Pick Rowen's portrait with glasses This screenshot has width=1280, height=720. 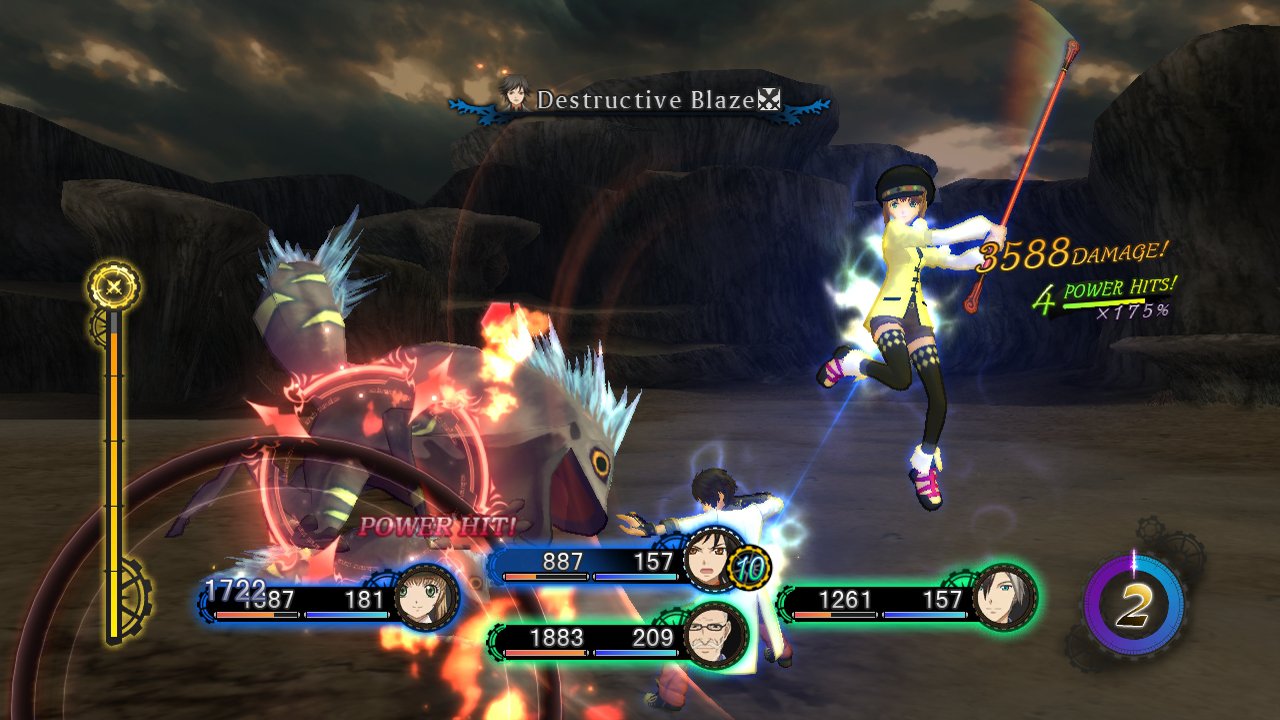[x=717, y=635]
